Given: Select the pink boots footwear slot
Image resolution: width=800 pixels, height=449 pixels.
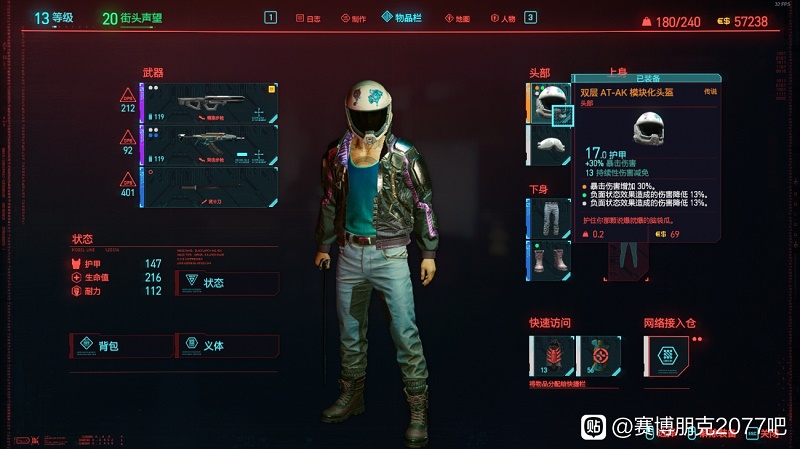Looking at the screenshot, I should click(x=547, y=260).
